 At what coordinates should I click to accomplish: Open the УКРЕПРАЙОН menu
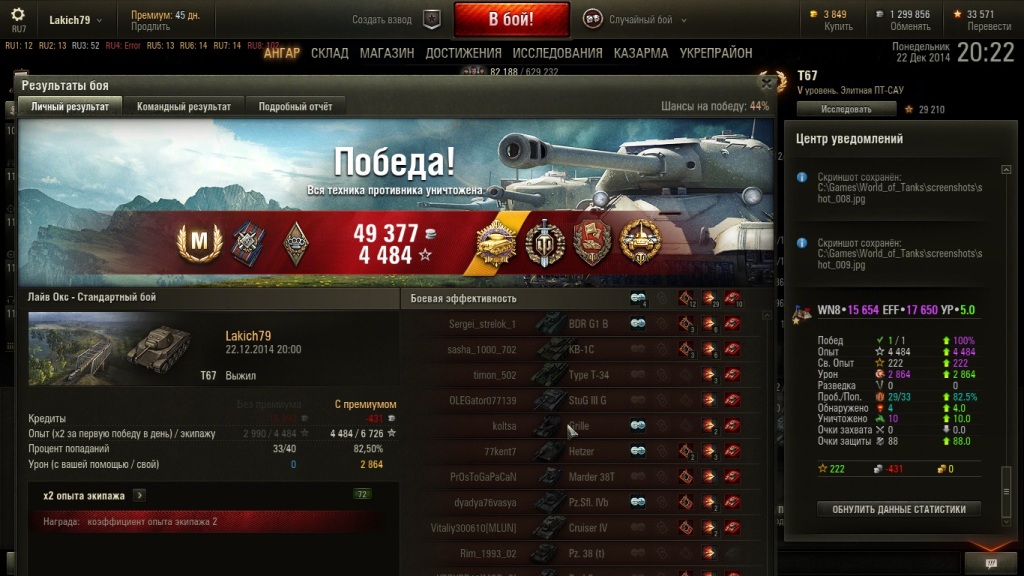coord(716,53)
